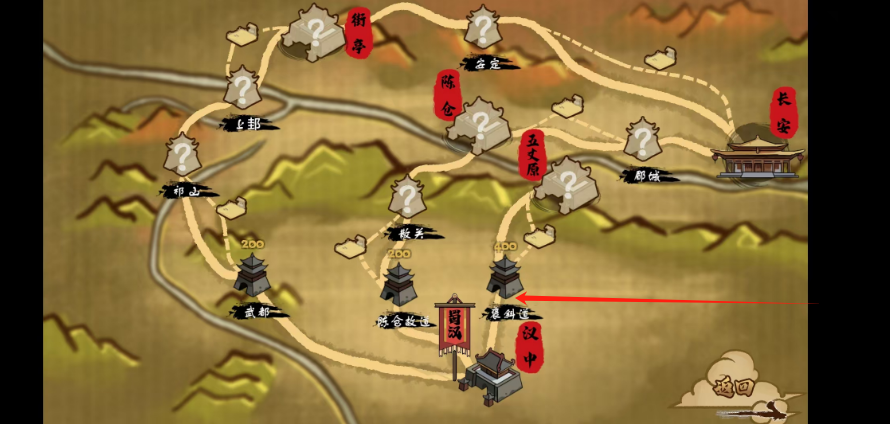Select the locked 散关 stage node
Image resolution: width=890 pixels, height=424 pixels.
[406, 198]
